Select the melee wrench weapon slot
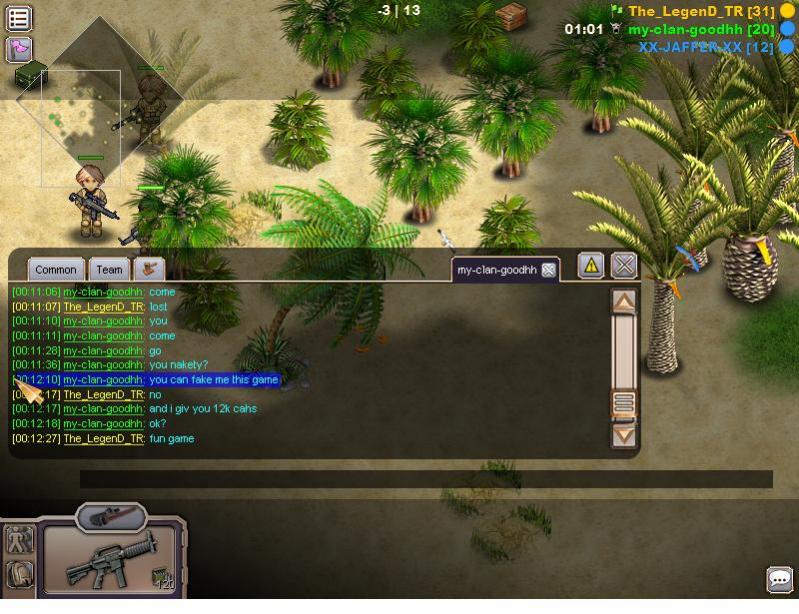The height and width of the screenshot is (614, 799). (x=110, y=516)
